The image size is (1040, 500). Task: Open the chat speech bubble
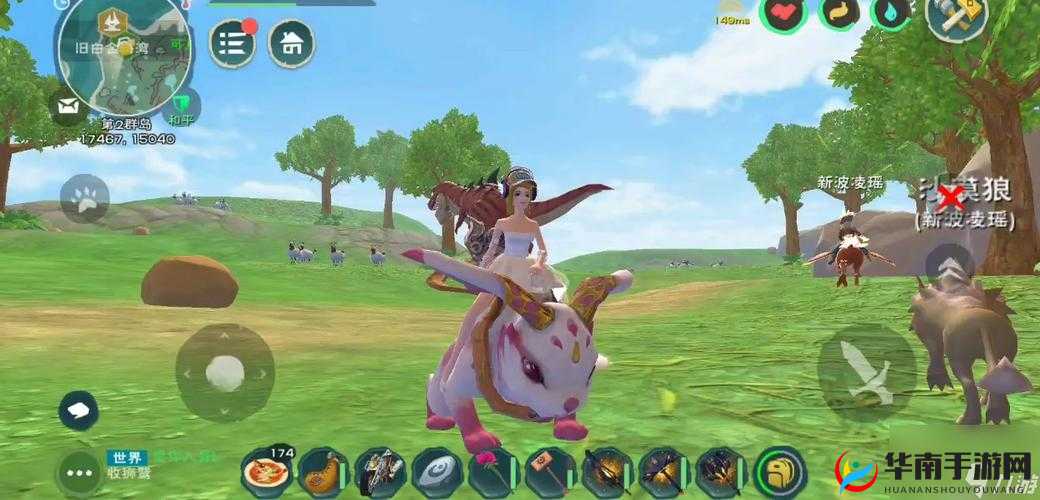tap(78, 410)
